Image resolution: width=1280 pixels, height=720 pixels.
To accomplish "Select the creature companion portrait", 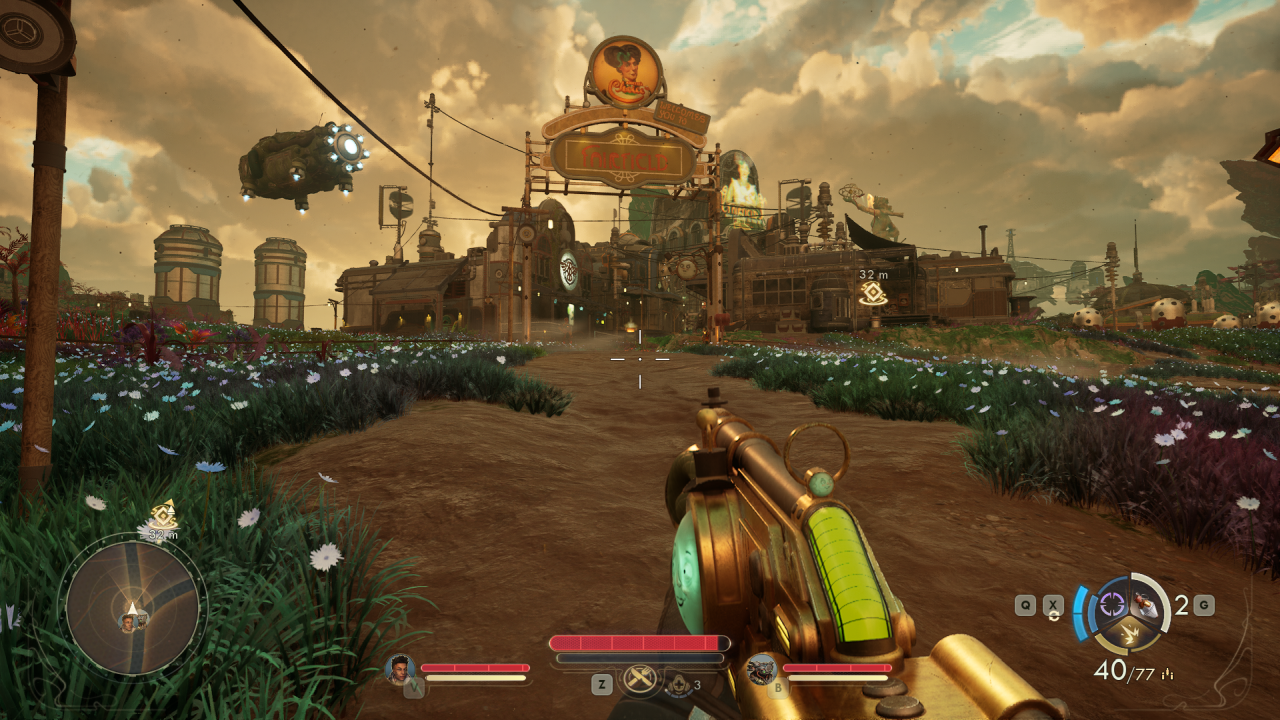I will click(x=762, y=668).
